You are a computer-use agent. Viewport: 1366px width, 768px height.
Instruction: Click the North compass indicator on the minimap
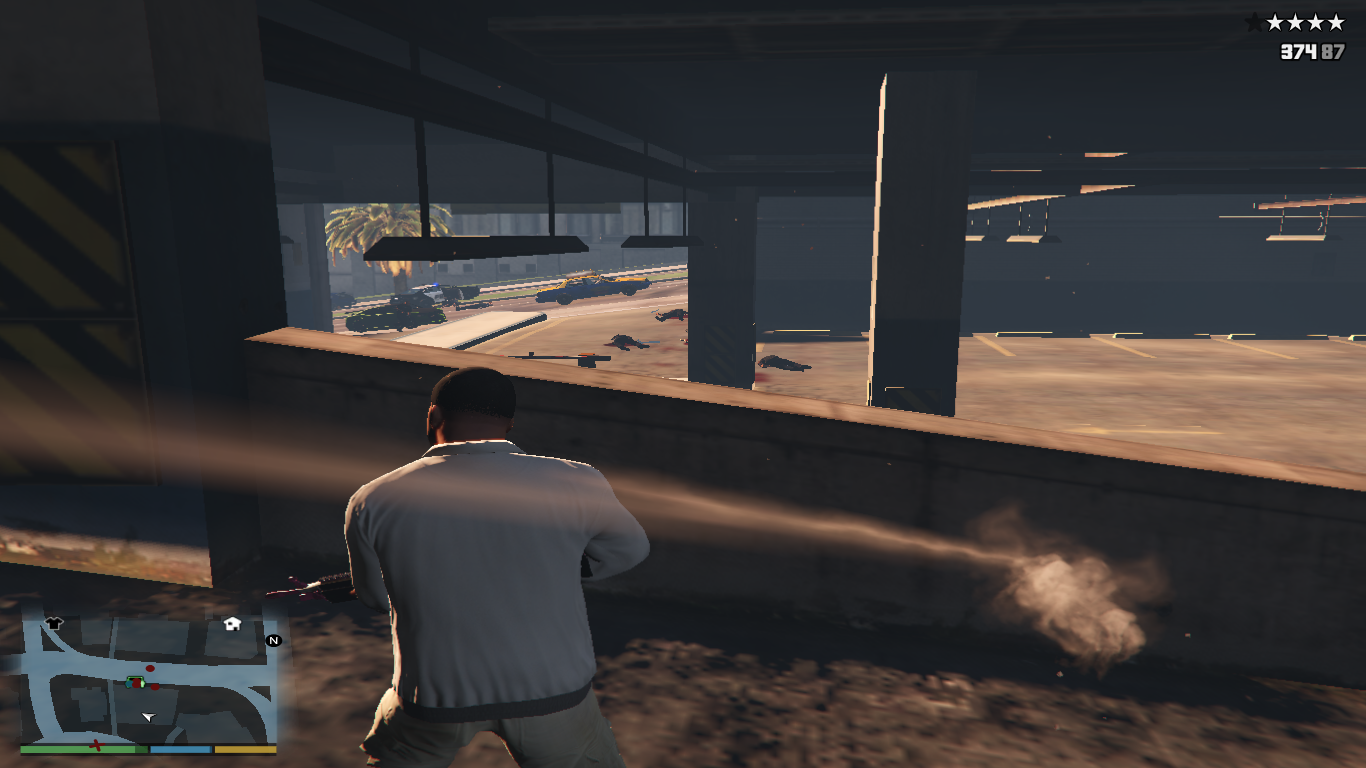click(273, 640)
